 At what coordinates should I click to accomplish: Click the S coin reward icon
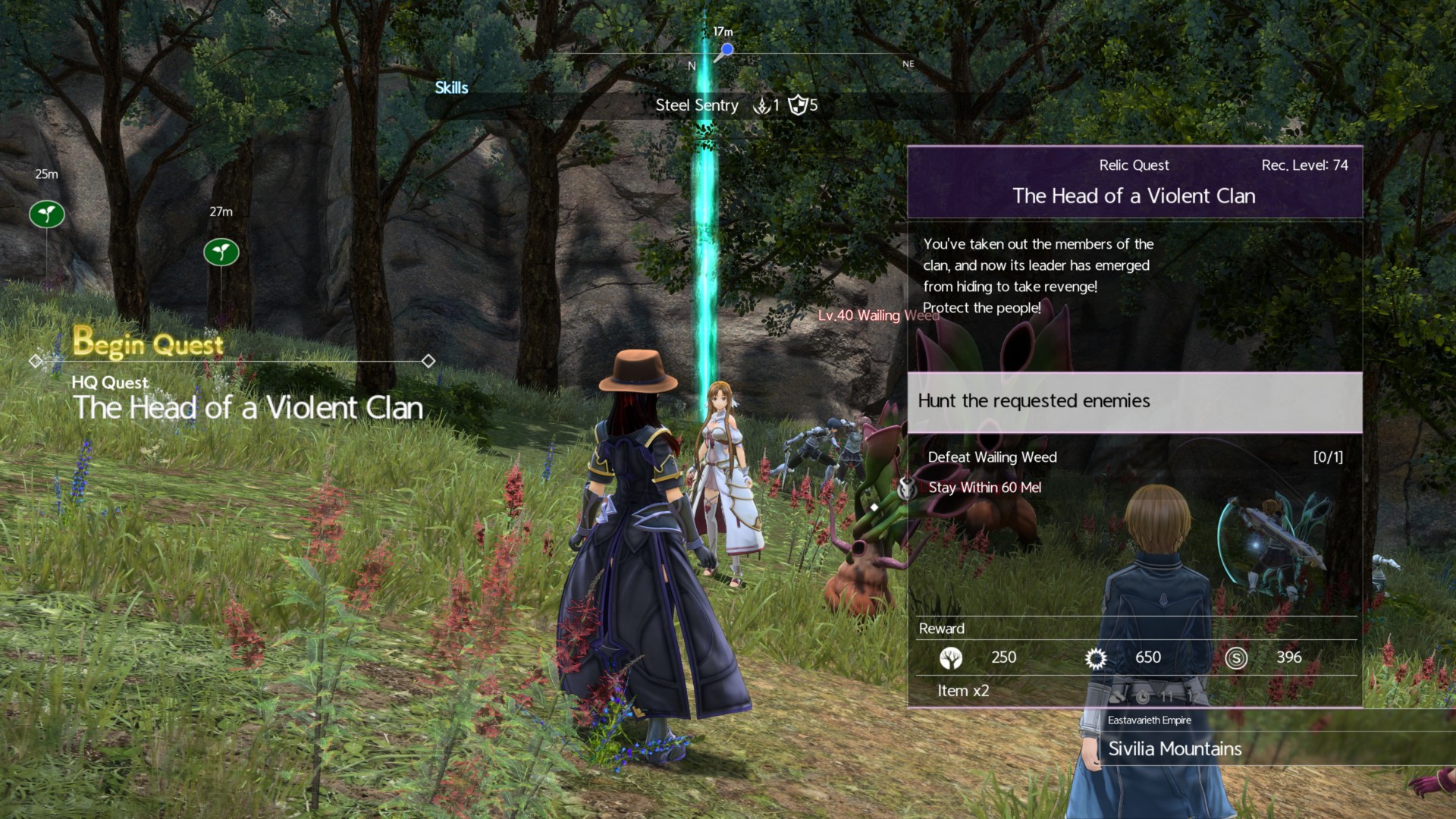(x=1236, y=657)
